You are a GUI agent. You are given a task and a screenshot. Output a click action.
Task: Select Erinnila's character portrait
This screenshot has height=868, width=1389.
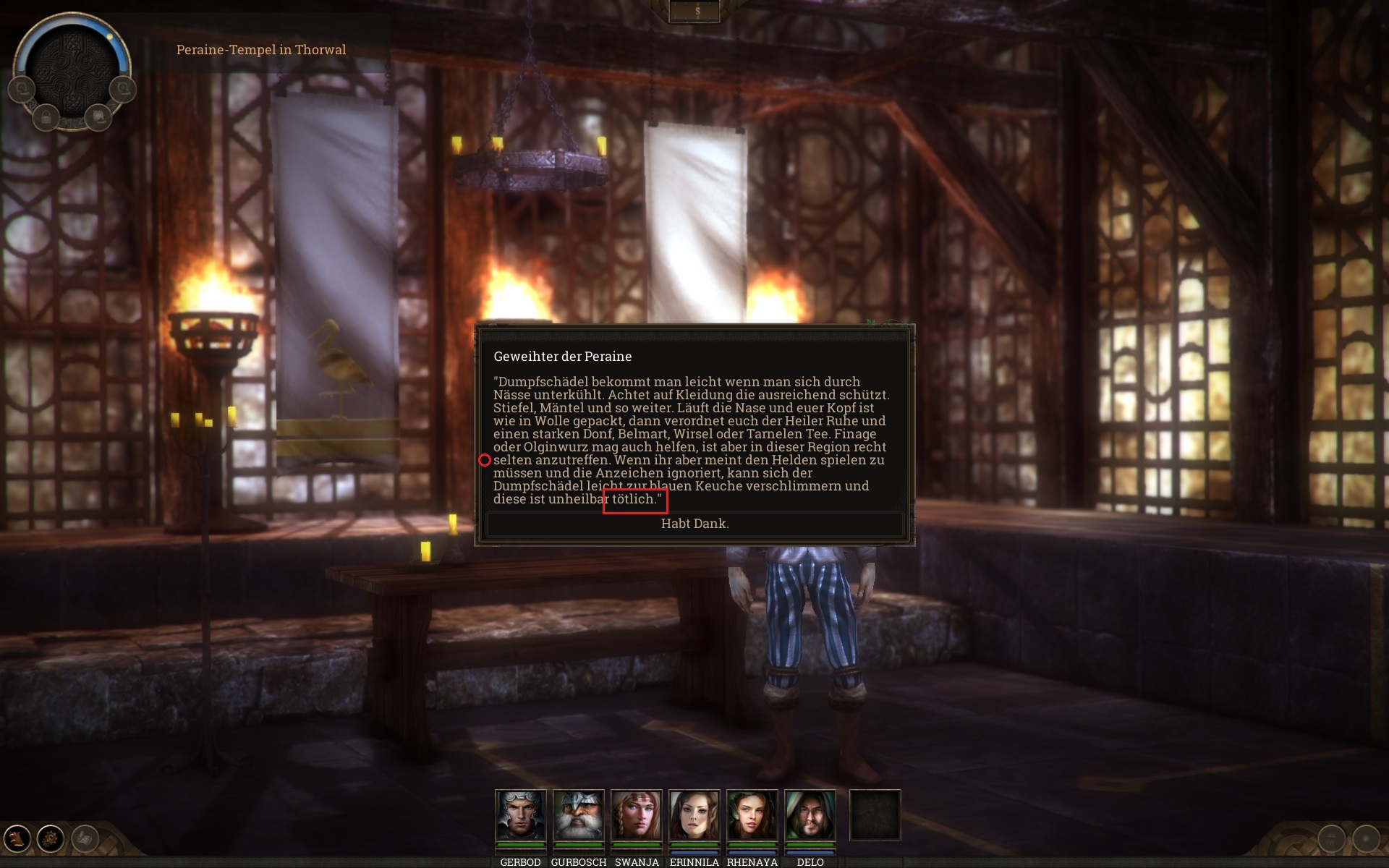694,815
